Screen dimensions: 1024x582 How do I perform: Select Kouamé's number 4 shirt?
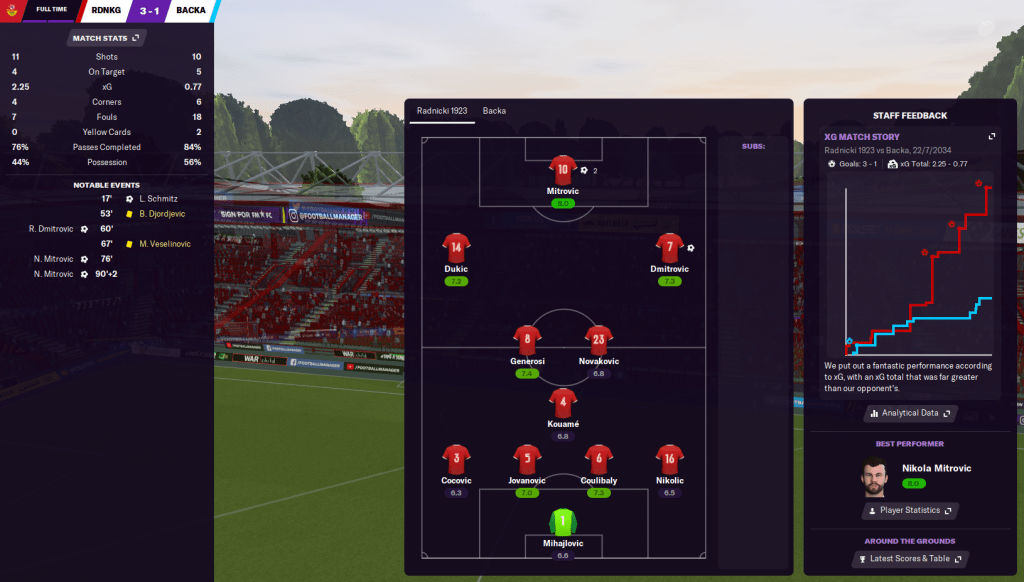pyautogui.click(x=563, y=403)
